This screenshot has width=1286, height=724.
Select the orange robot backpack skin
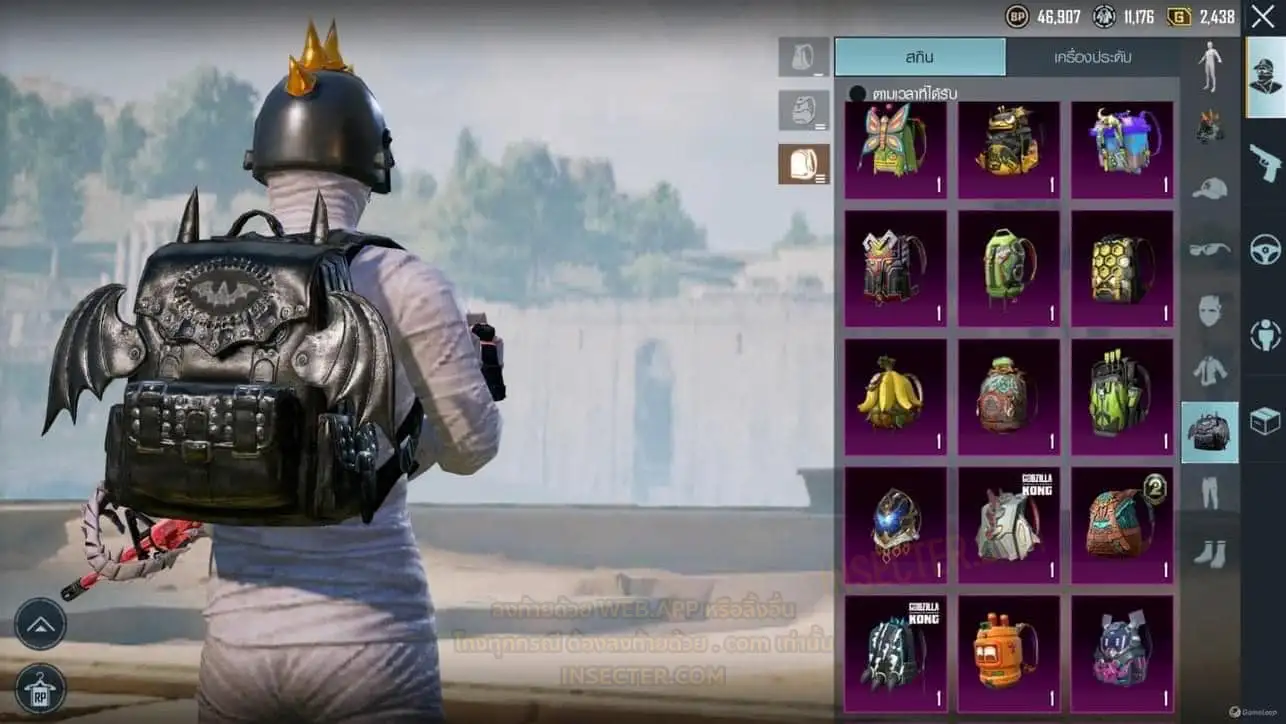[x=1008, y=652]
